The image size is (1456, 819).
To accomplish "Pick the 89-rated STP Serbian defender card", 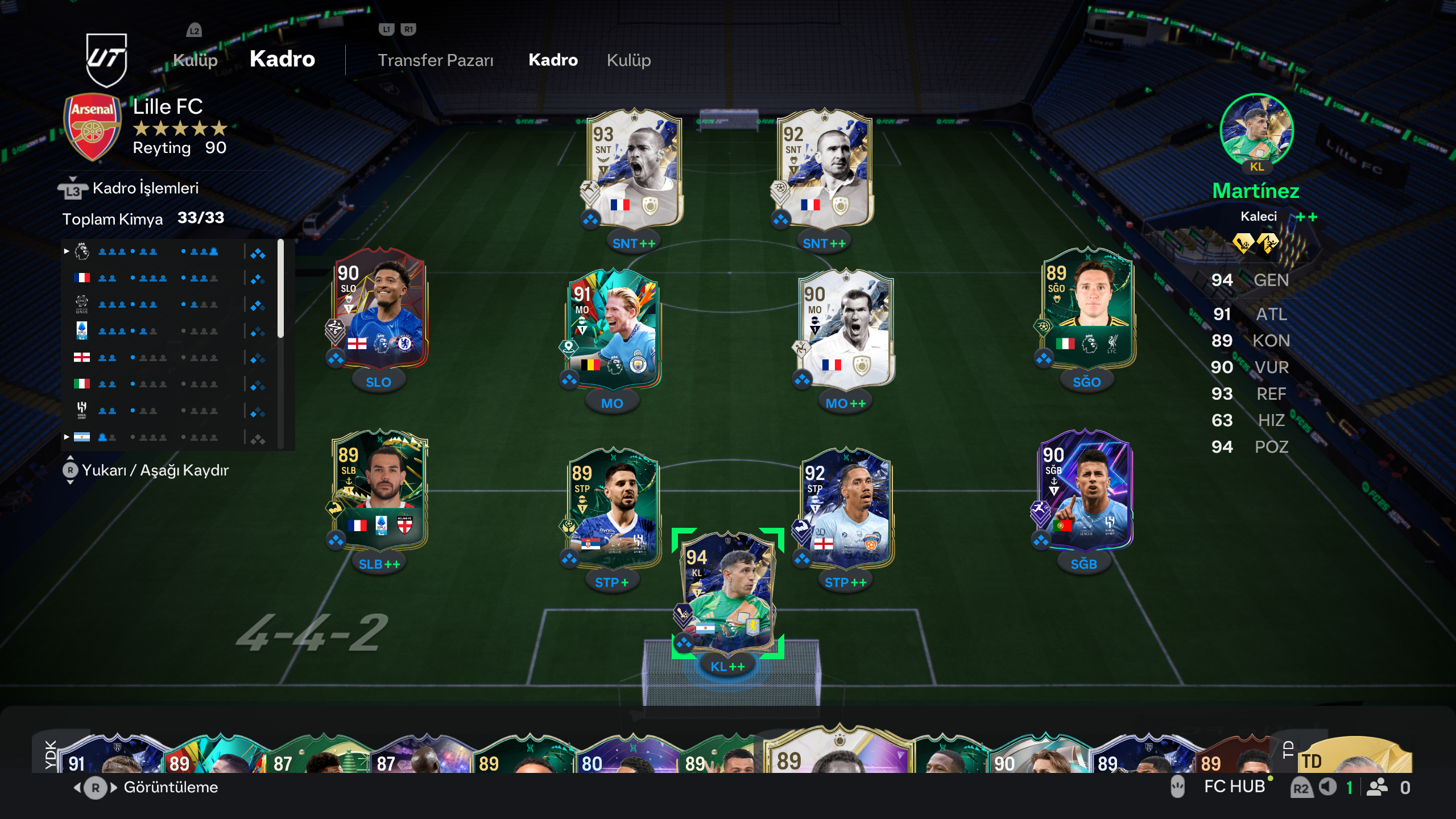I will point(613,510).
